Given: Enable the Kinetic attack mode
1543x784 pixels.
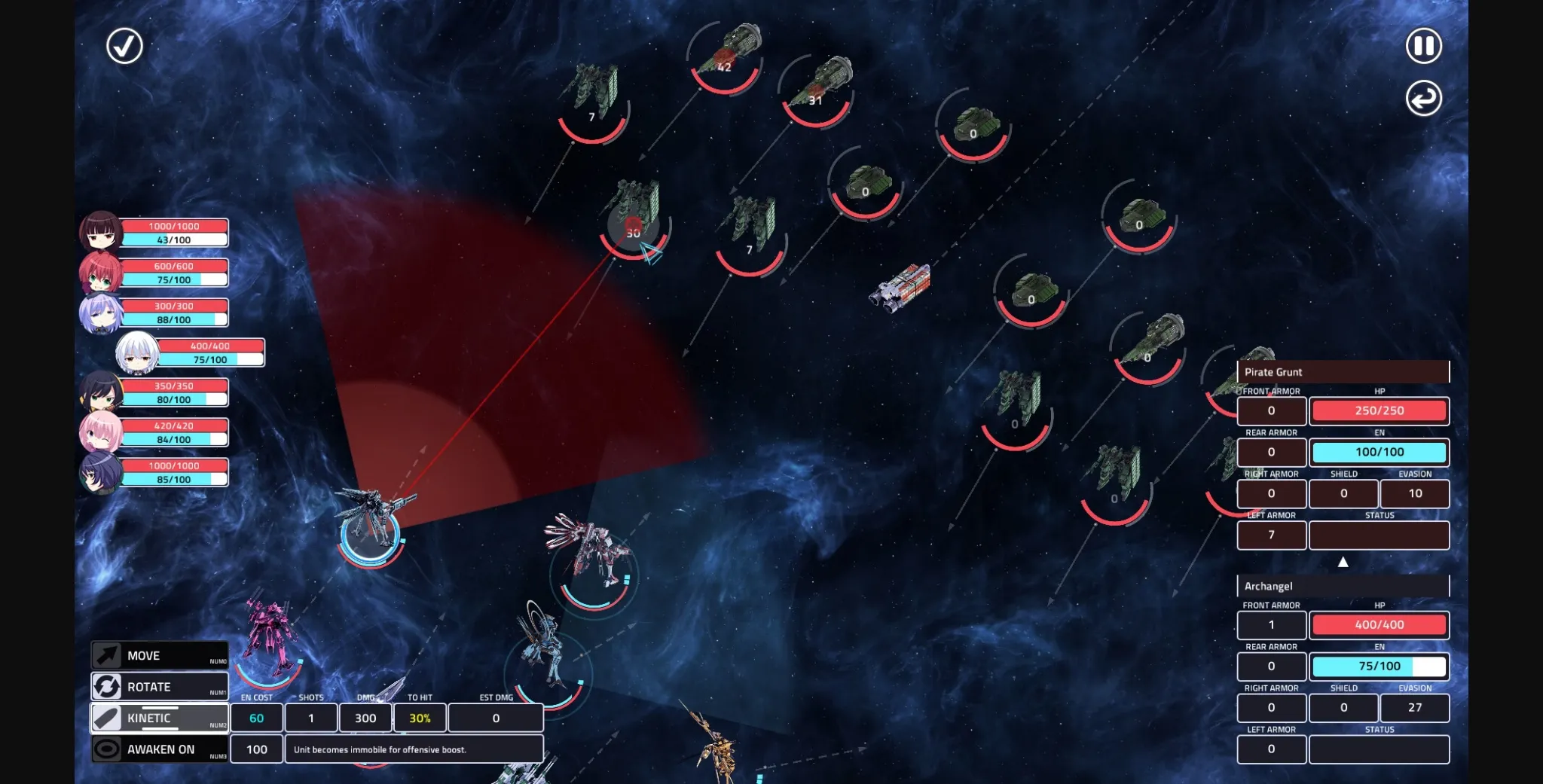Looking at the screenshot, I should click(x=158, y=717).
